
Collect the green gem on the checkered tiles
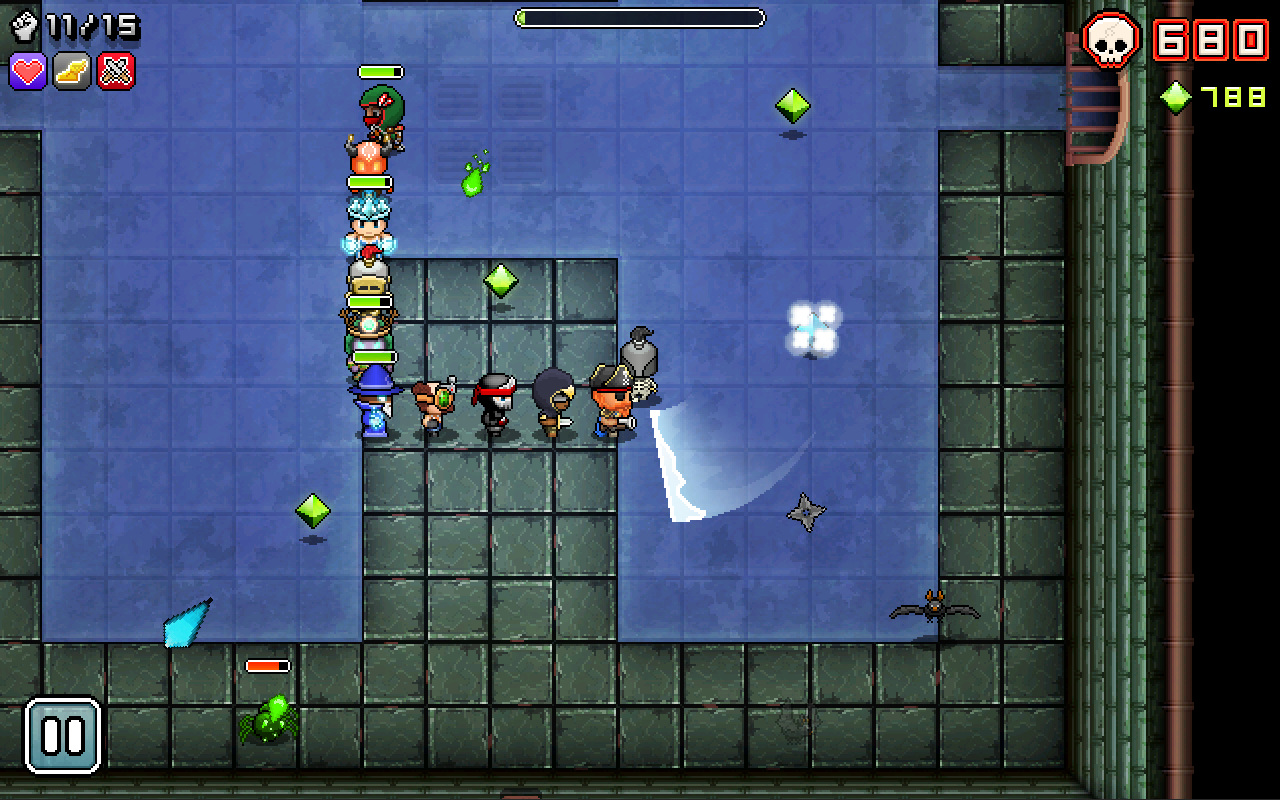(503, 280)
